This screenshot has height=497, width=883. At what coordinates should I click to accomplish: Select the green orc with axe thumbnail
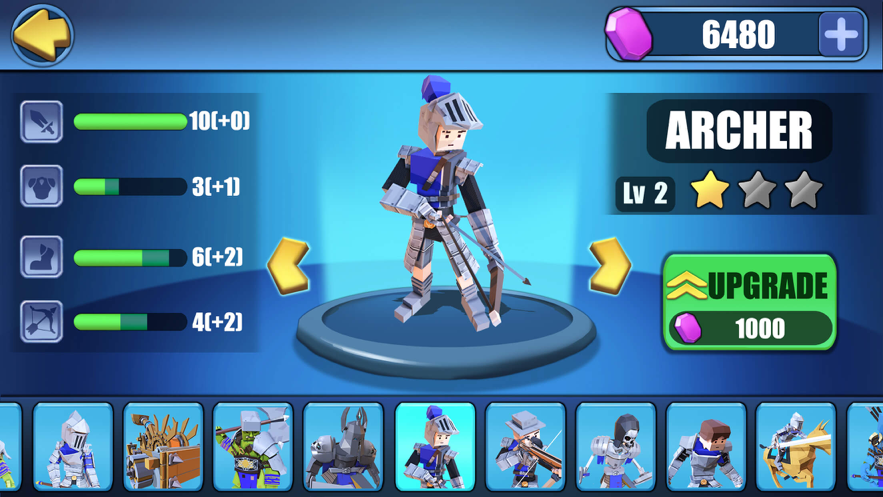[x=253, y=447]
